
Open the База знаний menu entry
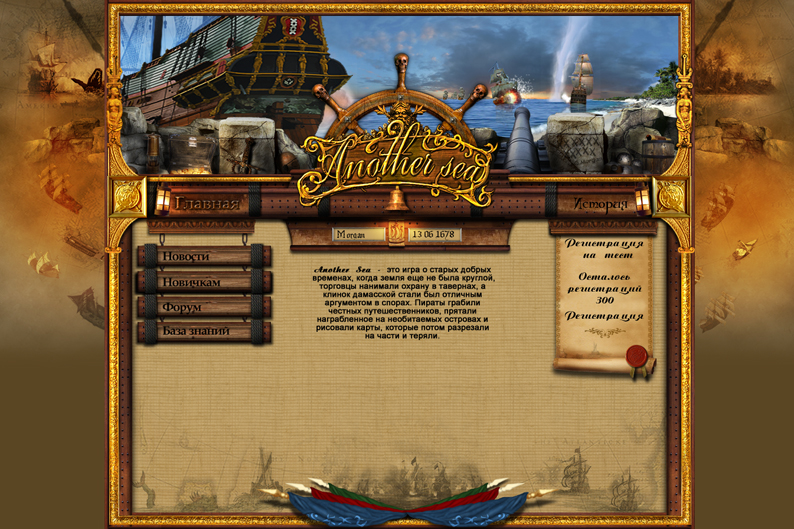click(x=204, y=331)
